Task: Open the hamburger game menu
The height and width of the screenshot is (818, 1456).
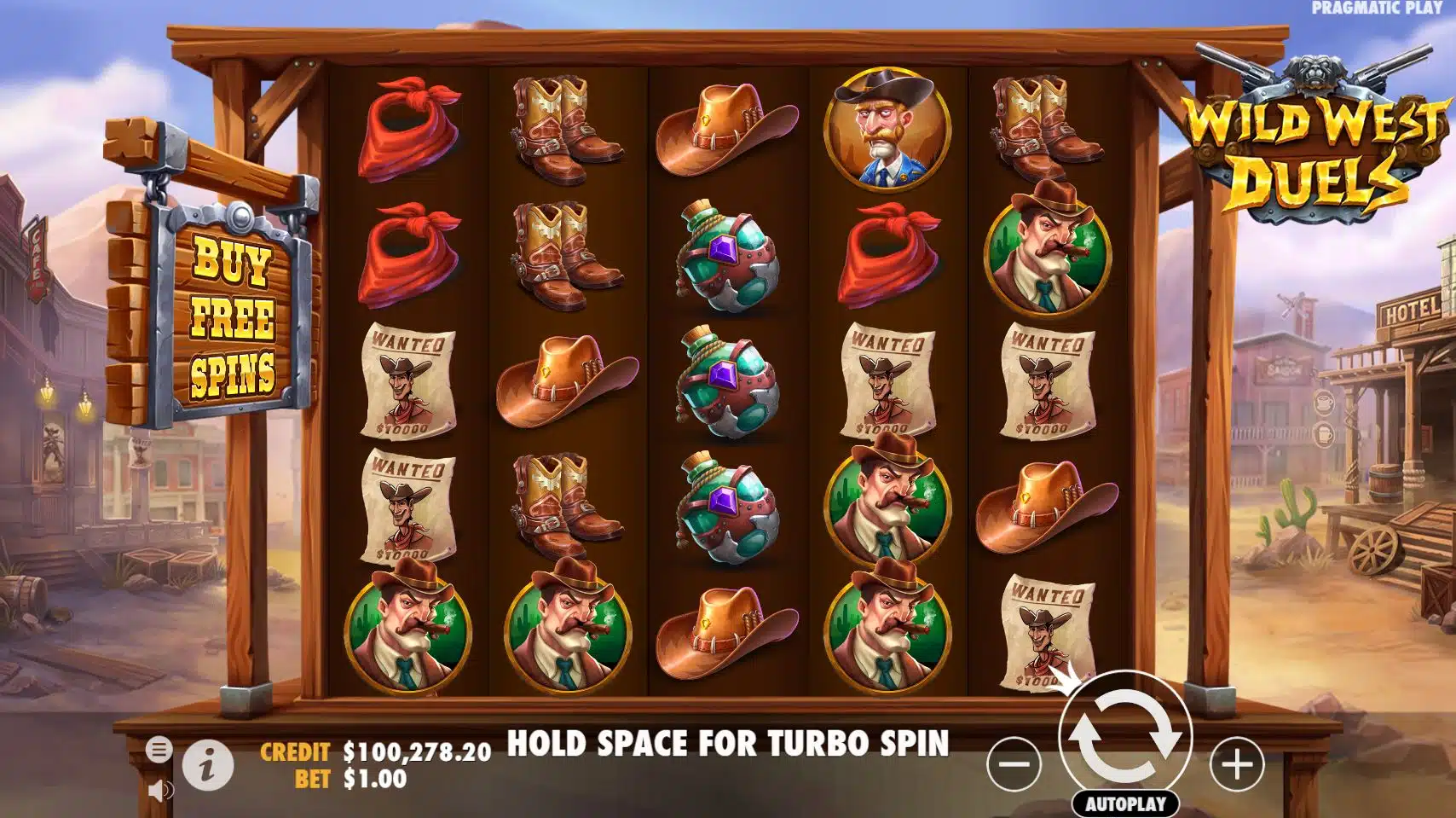Action: point(160,749)
